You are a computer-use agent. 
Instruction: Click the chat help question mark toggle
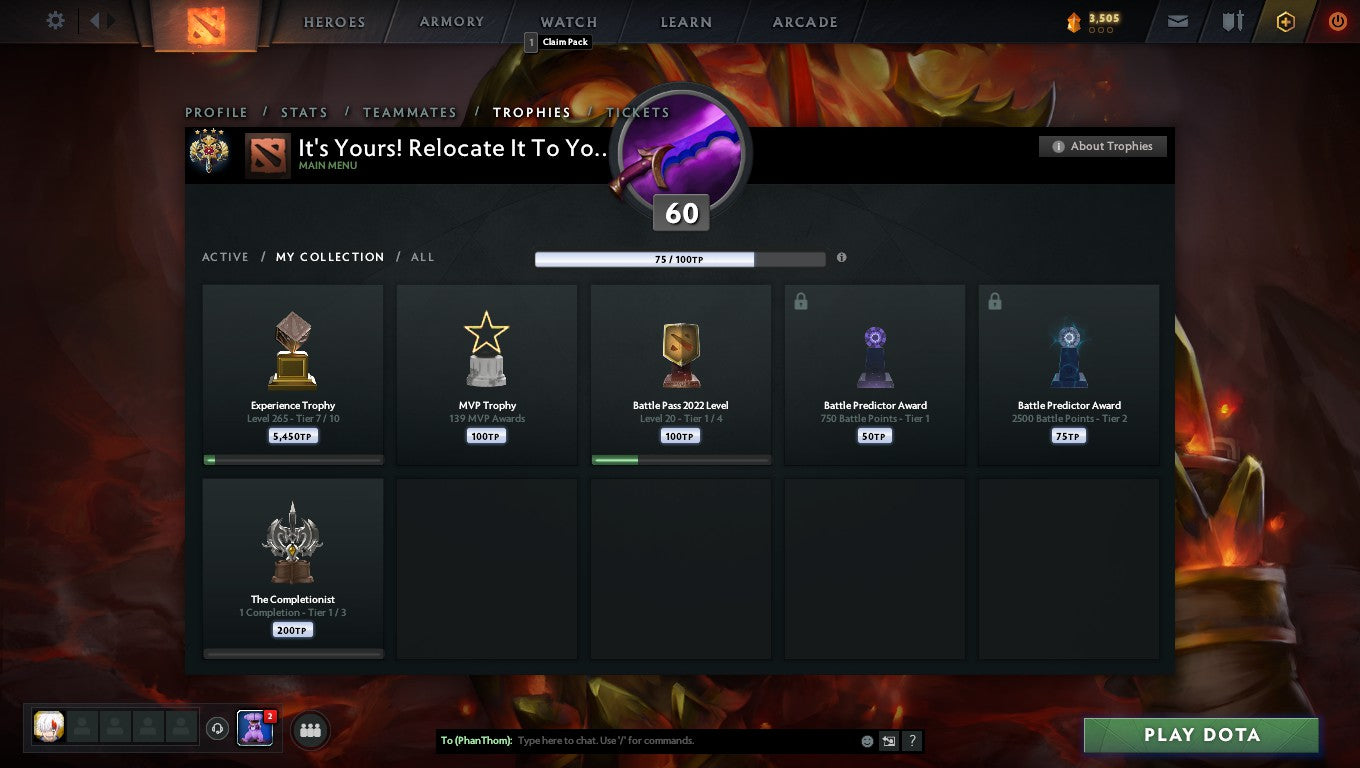pyautogui.click(x=911, y=741)
